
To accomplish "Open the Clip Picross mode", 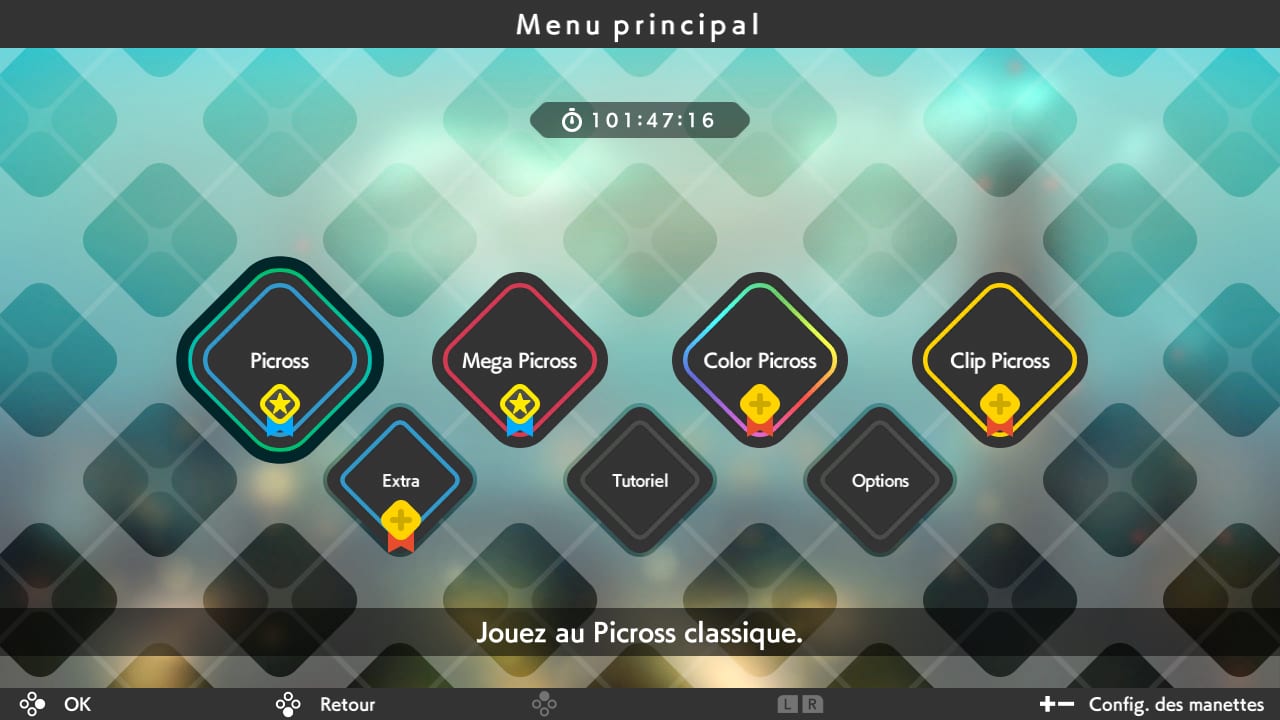I will (x=1000, y=361).
